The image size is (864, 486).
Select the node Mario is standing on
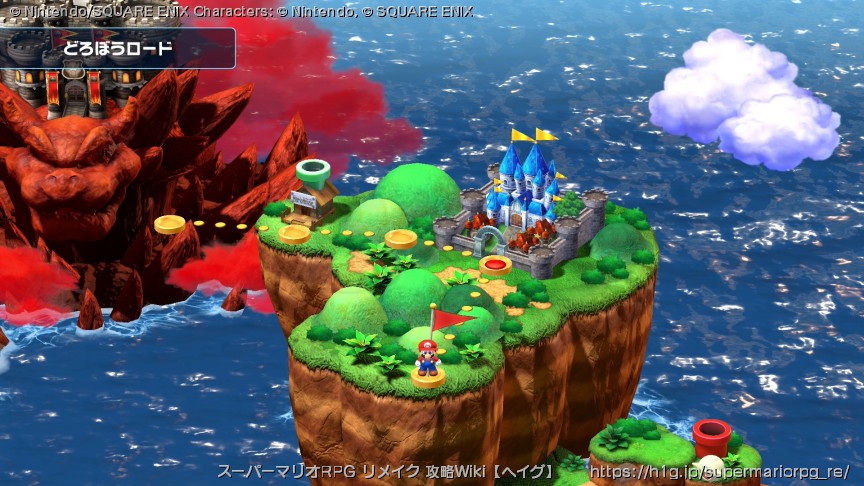click(428, 377)
